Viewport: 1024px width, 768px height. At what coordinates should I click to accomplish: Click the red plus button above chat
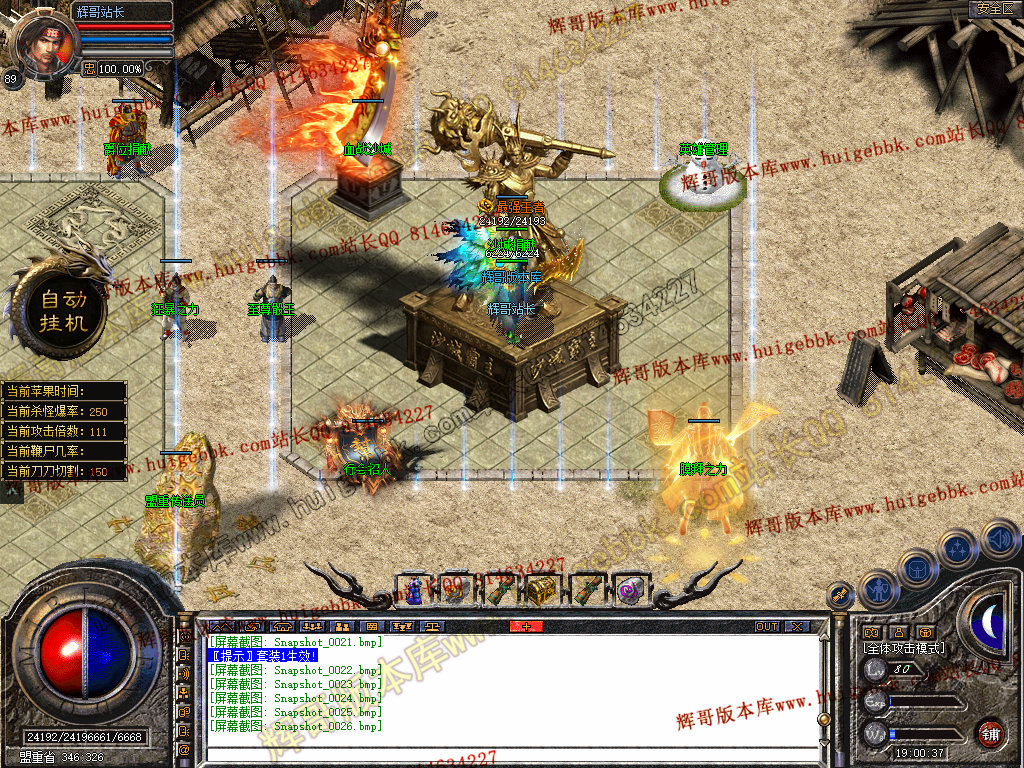pyautogui.click(x=527, y=626)
